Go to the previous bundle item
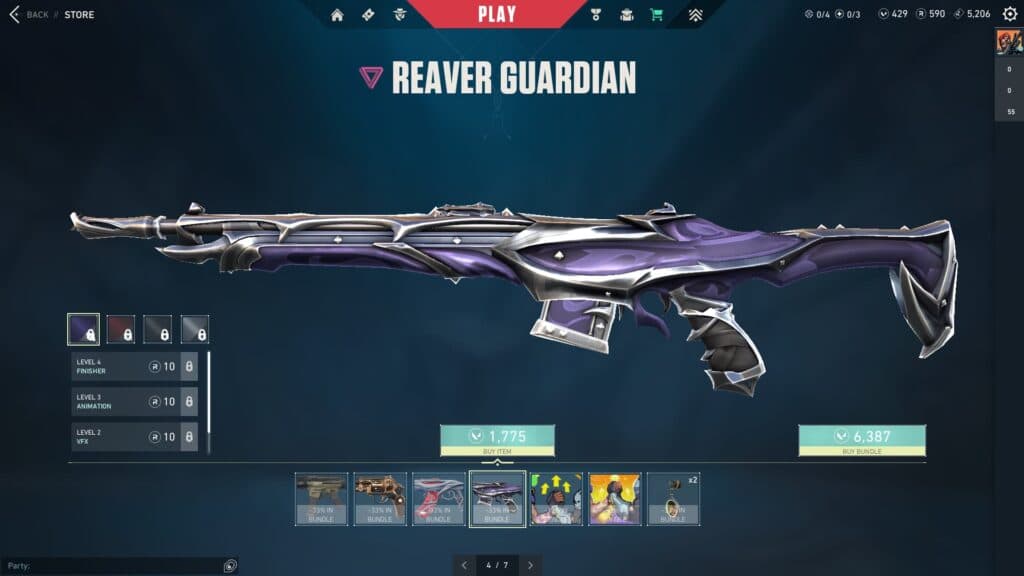The height and width of the screenshot is (576, 1024). point(464,565)
